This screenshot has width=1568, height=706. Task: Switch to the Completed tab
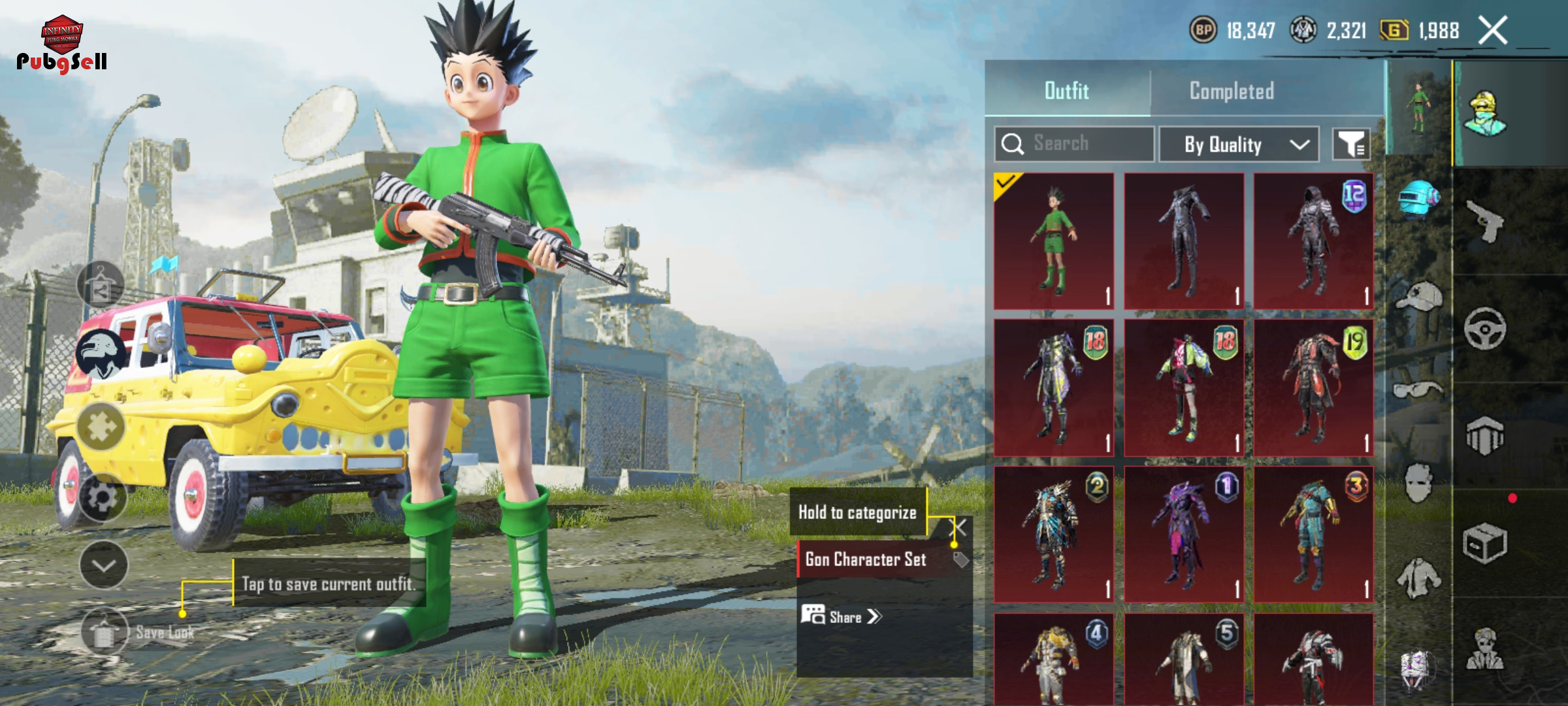1232,91
